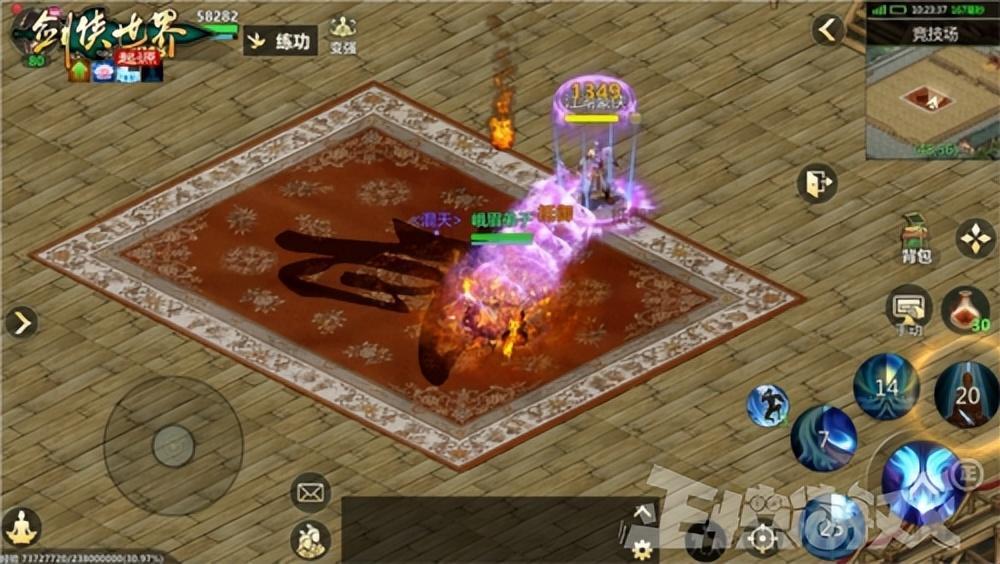Activate the meditating monk skill
Viewport: 1000px width, 564px height.
tap(966, 394)
